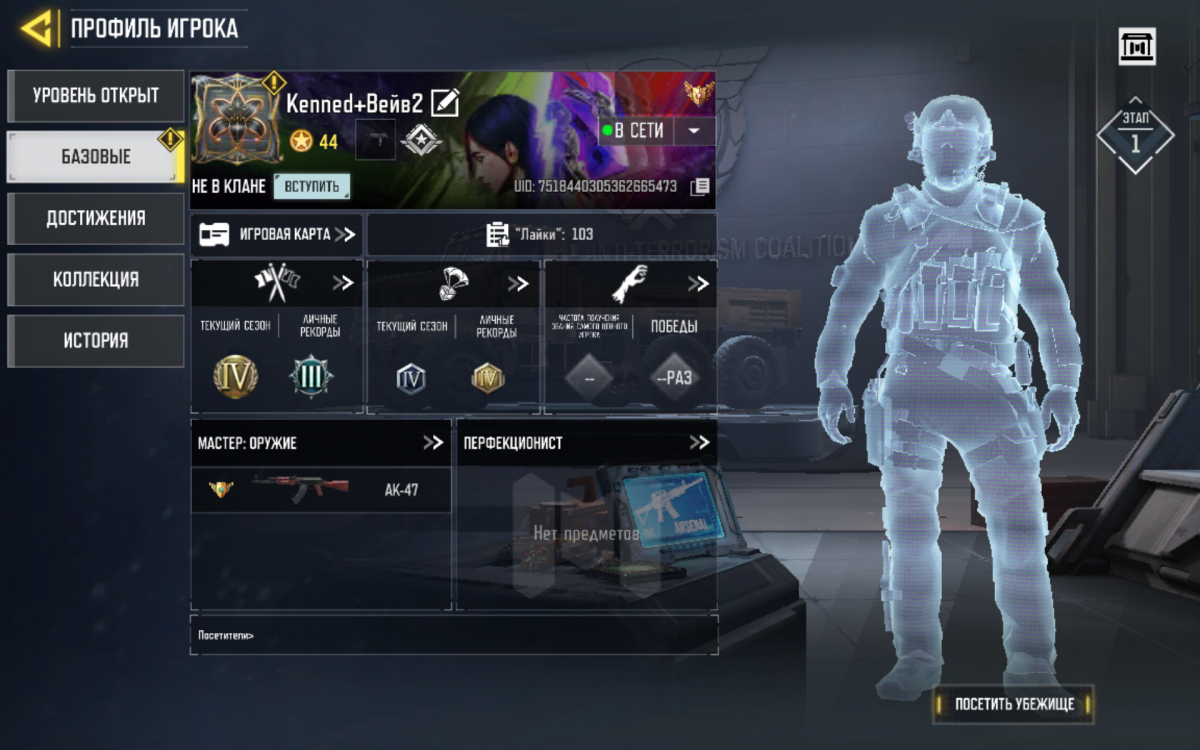Expand the battle royale parachute stats panel

point(518,283)
